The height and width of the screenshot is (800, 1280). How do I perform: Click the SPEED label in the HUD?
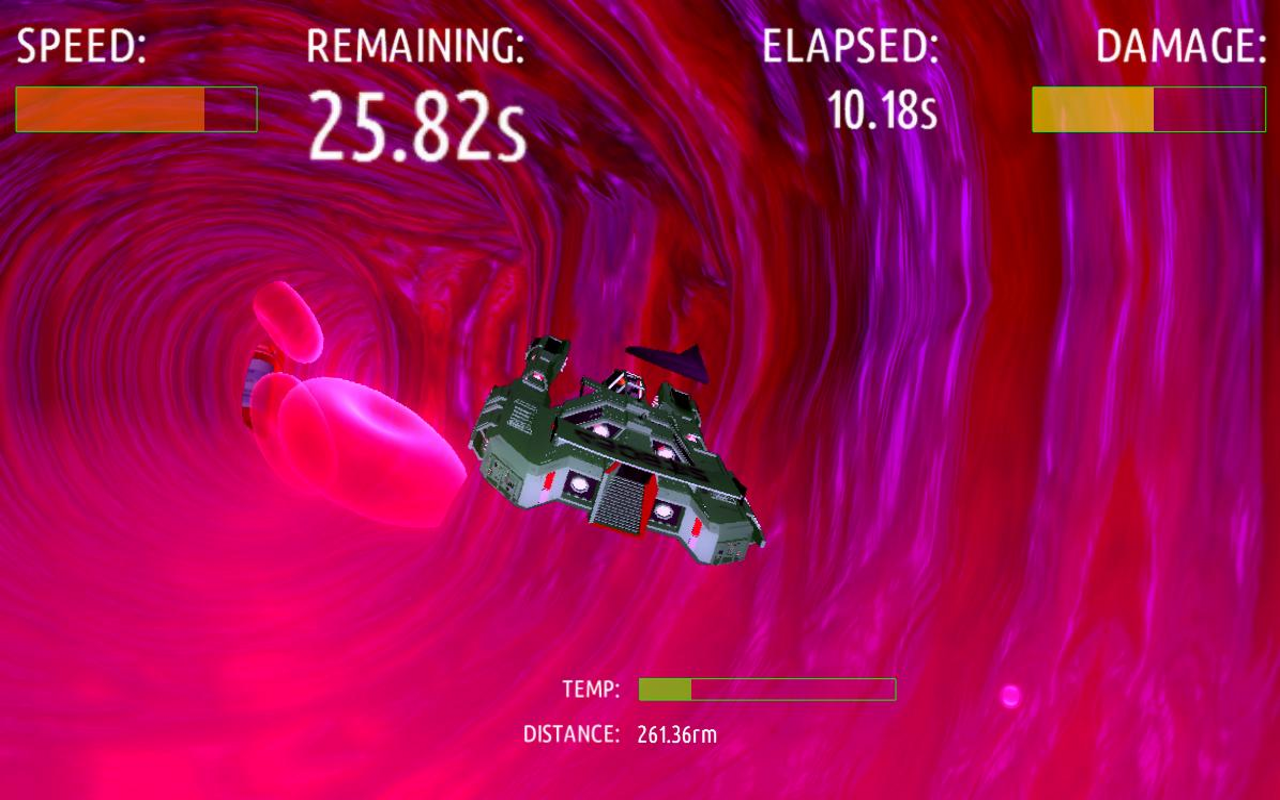[82, 45]
